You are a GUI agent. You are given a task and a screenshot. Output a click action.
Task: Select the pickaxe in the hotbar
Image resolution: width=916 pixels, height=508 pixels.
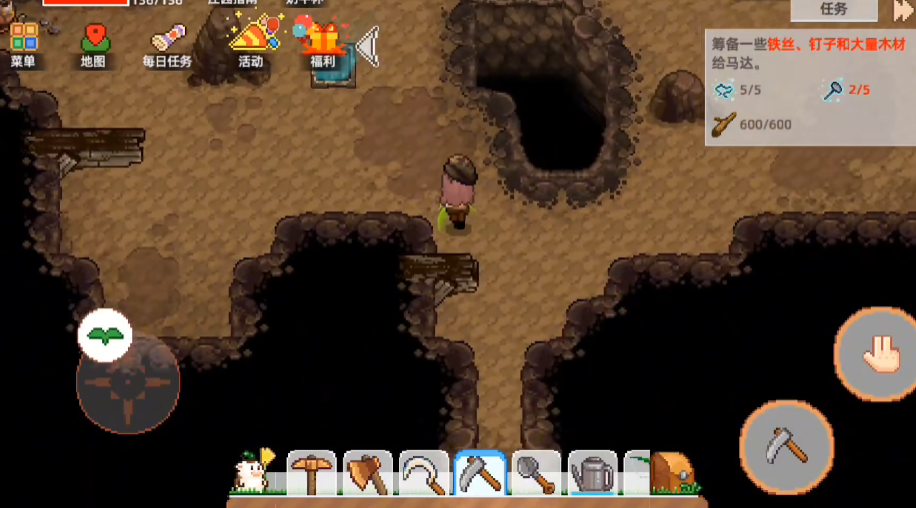coord(312,473)
